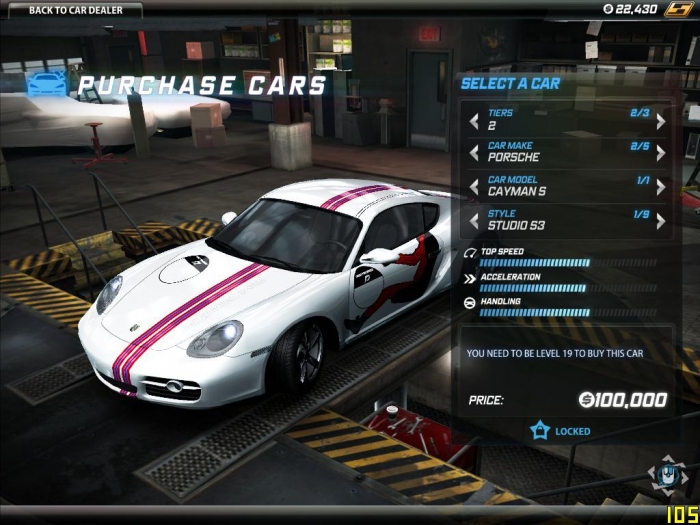Viewport: 700px width, 525px height.
Task: Open the gold currency icon at top right
Action: 681,10
